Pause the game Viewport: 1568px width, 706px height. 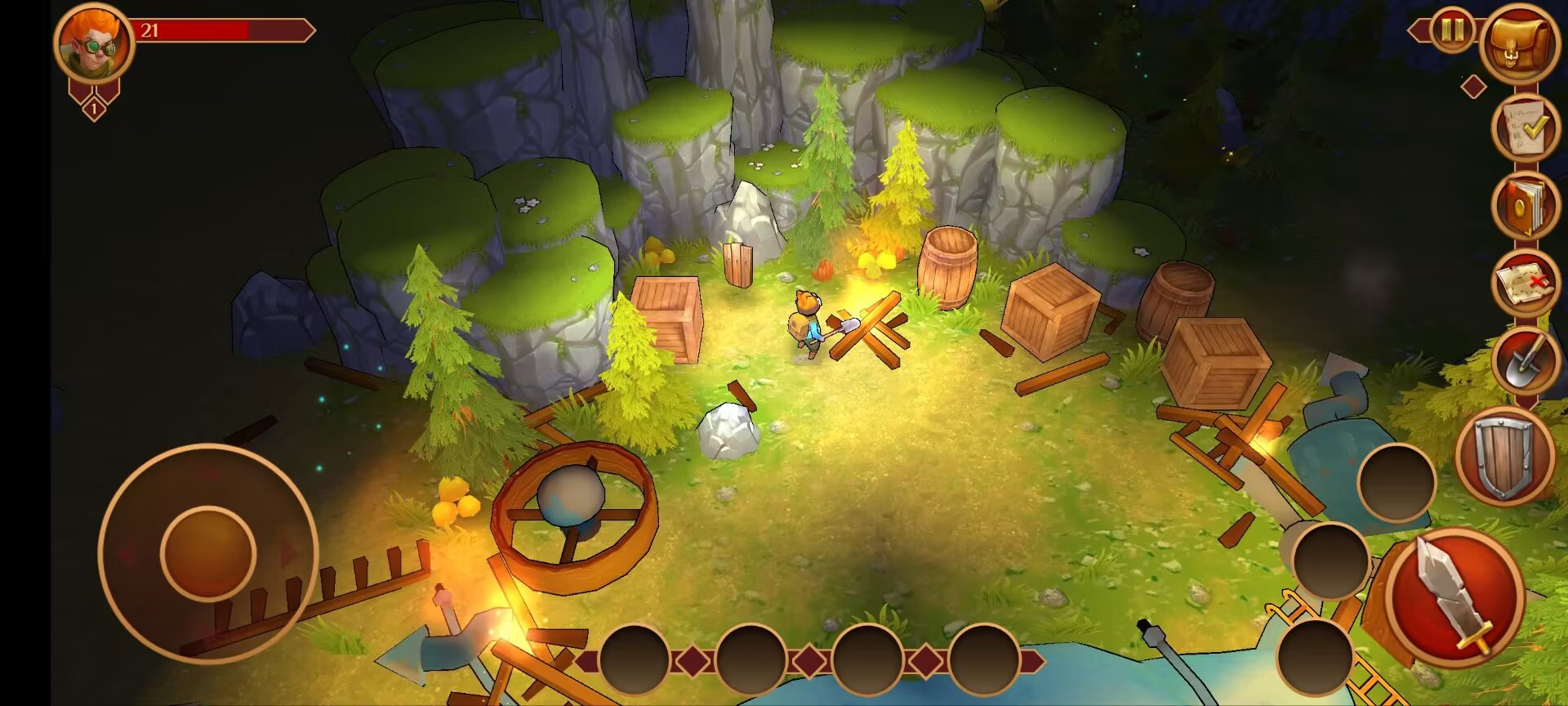[x=1452, y=31]
